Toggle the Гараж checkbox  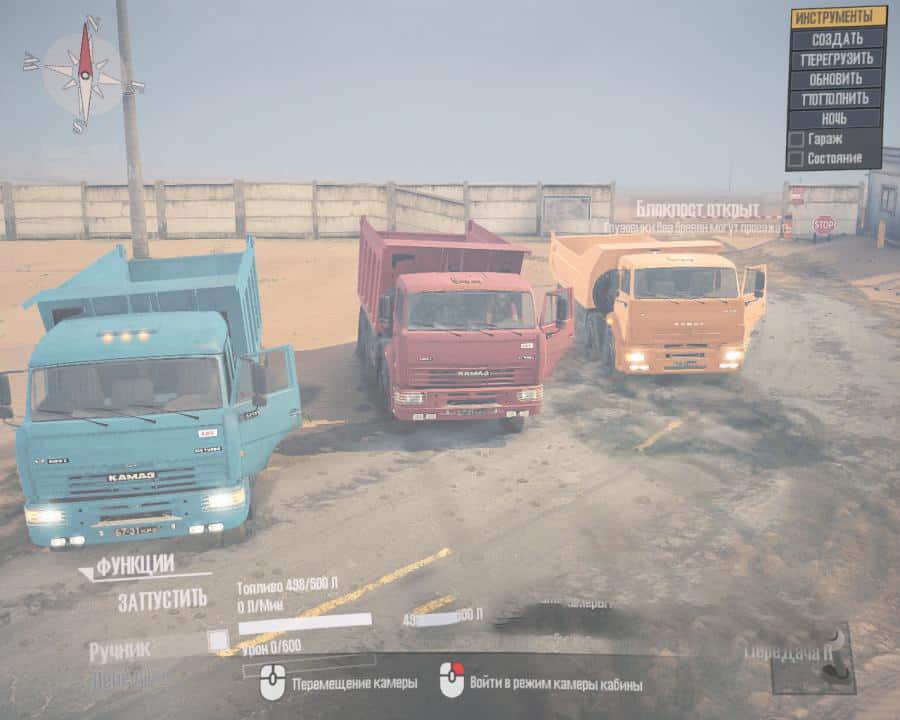pos(796,139)
